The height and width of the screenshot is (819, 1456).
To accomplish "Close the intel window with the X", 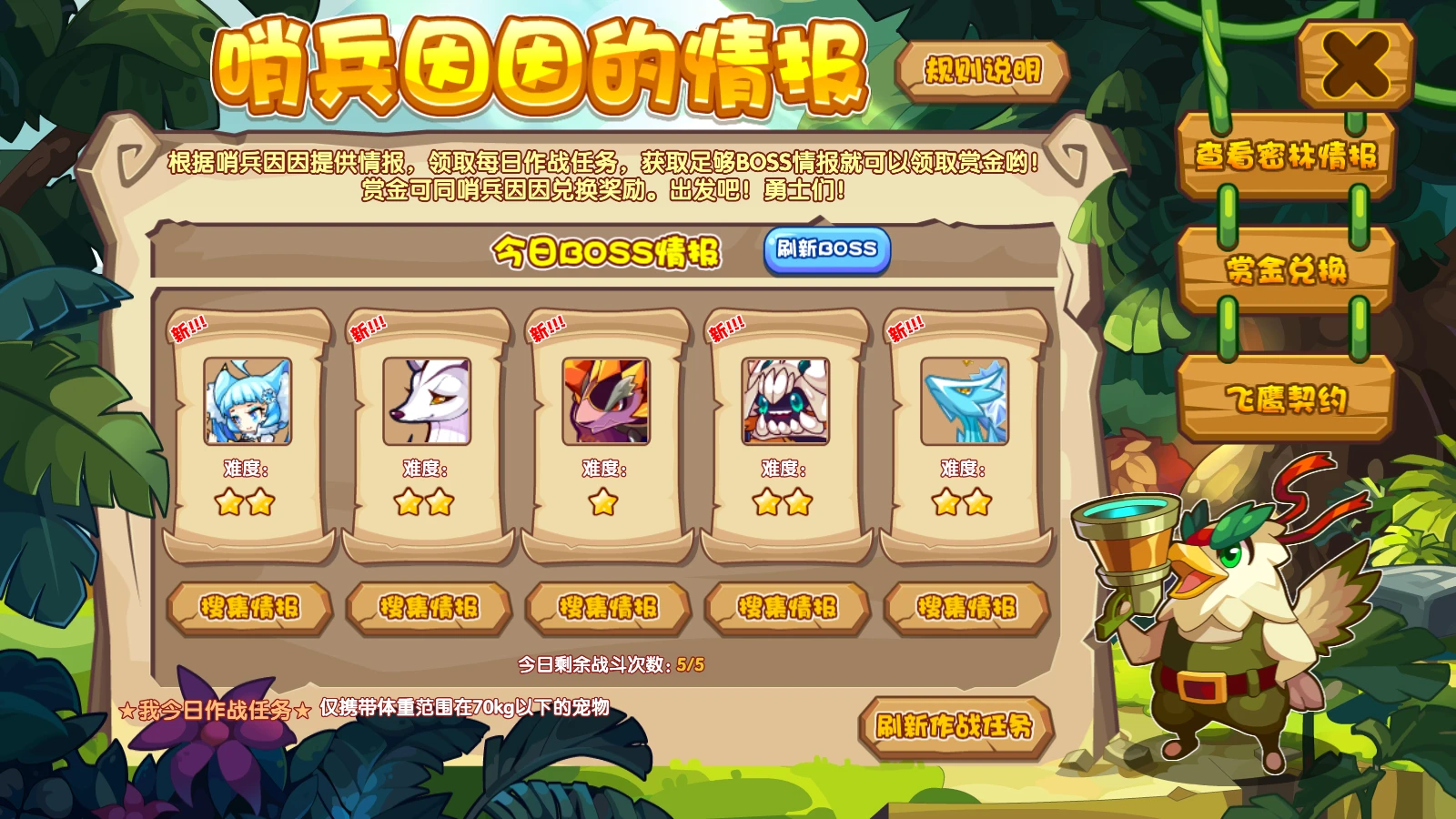I will coord(1351,64).
